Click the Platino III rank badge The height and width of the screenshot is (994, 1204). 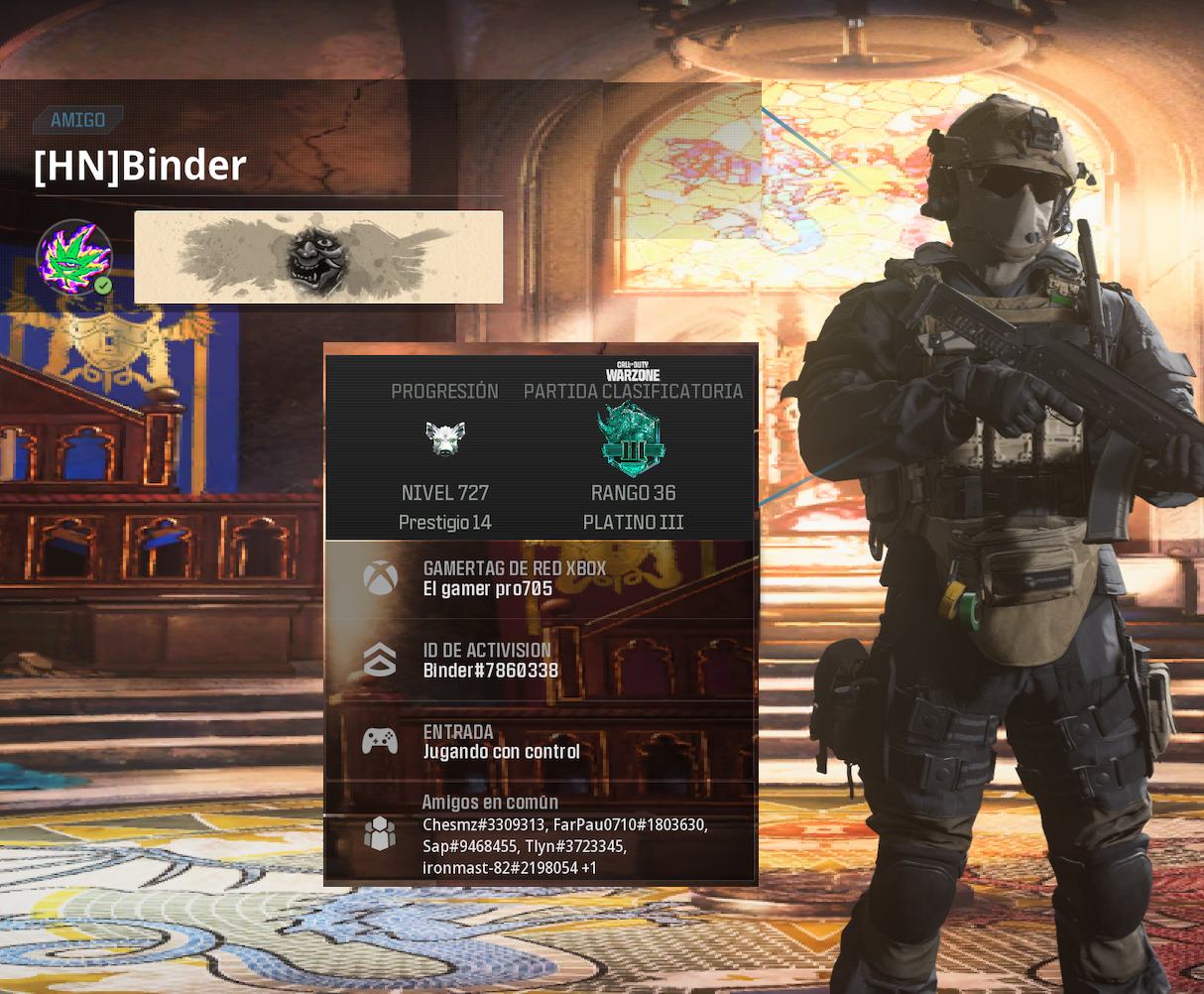point(633,439)
